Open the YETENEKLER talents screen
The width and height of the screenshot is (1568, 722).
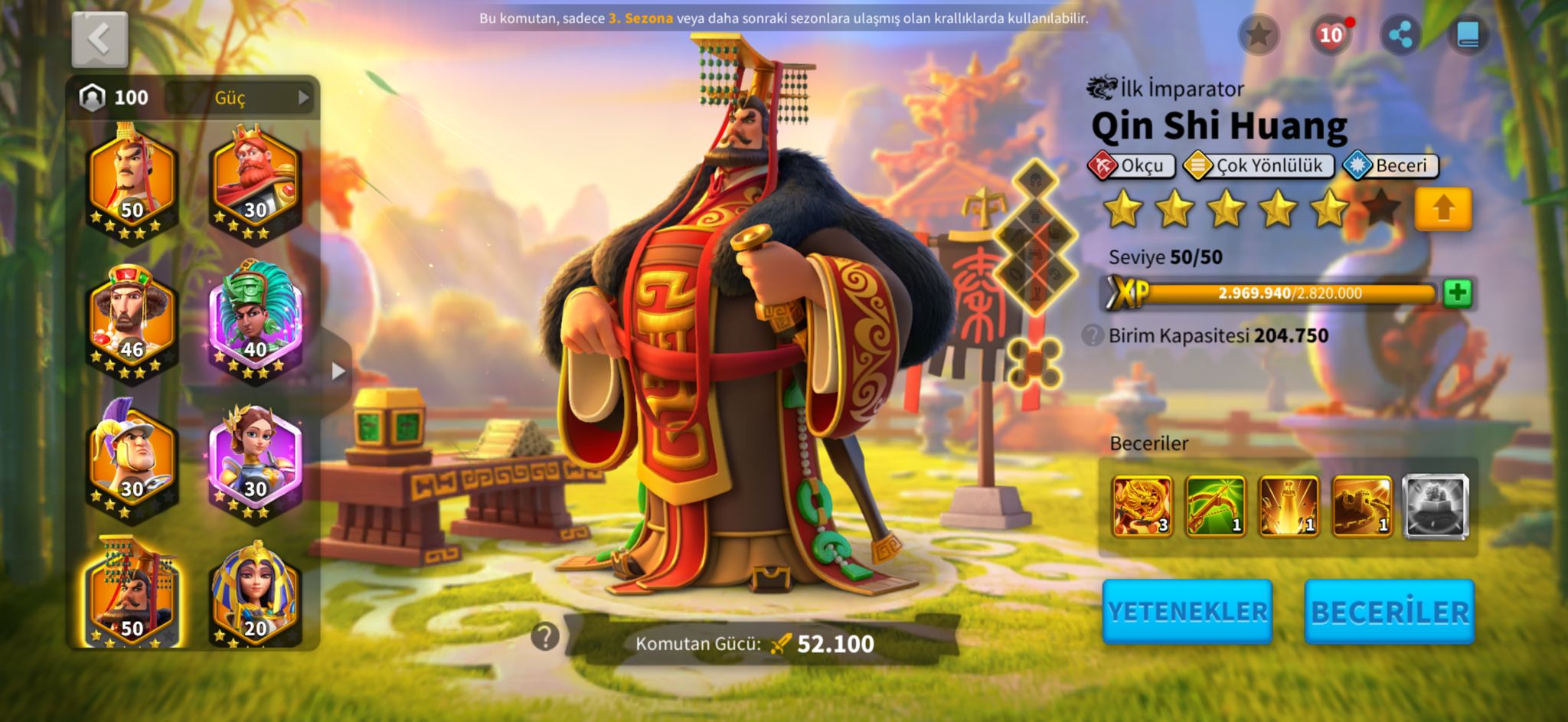(x=1187, y=612)
